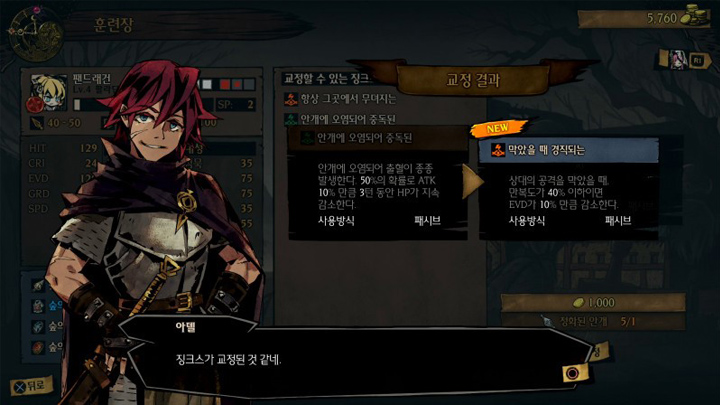Screen dimensions: 720x405
Task: View the new jinx '막았을 때 경직되는'
Action: pos(569,151)
